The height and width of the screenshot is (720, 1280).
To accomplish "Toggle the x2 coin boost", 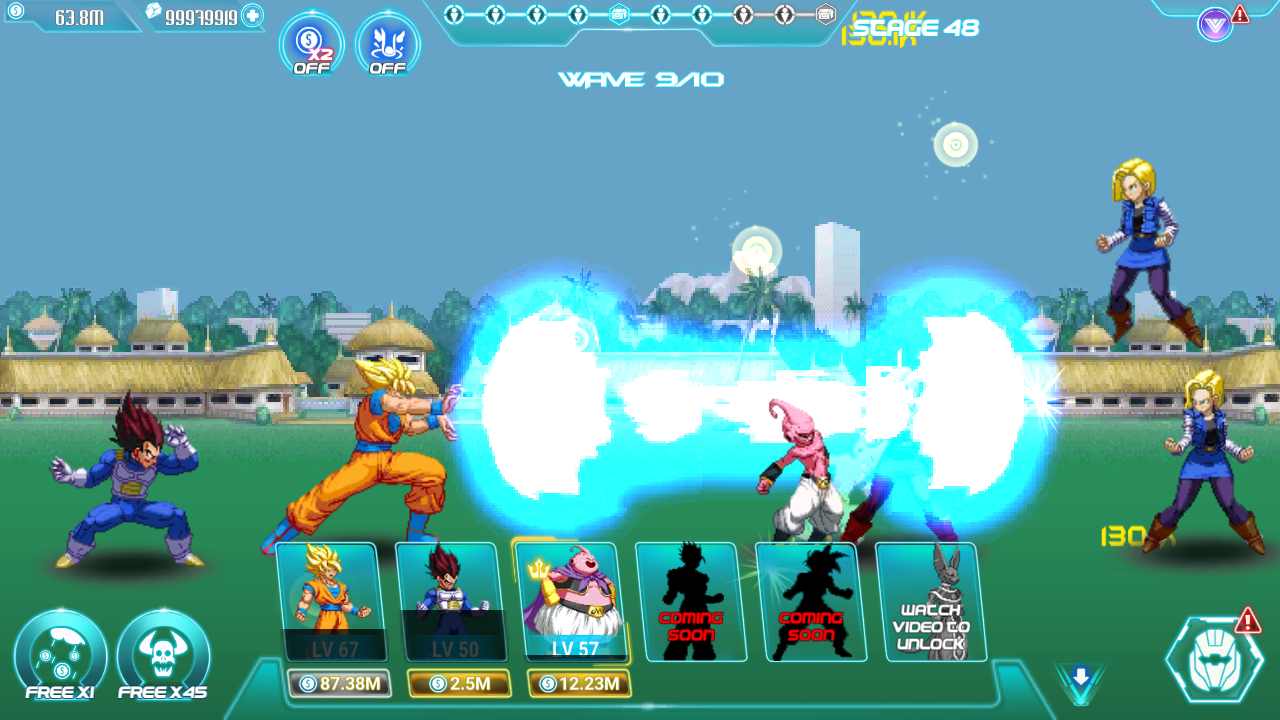I will click(311, 44).
